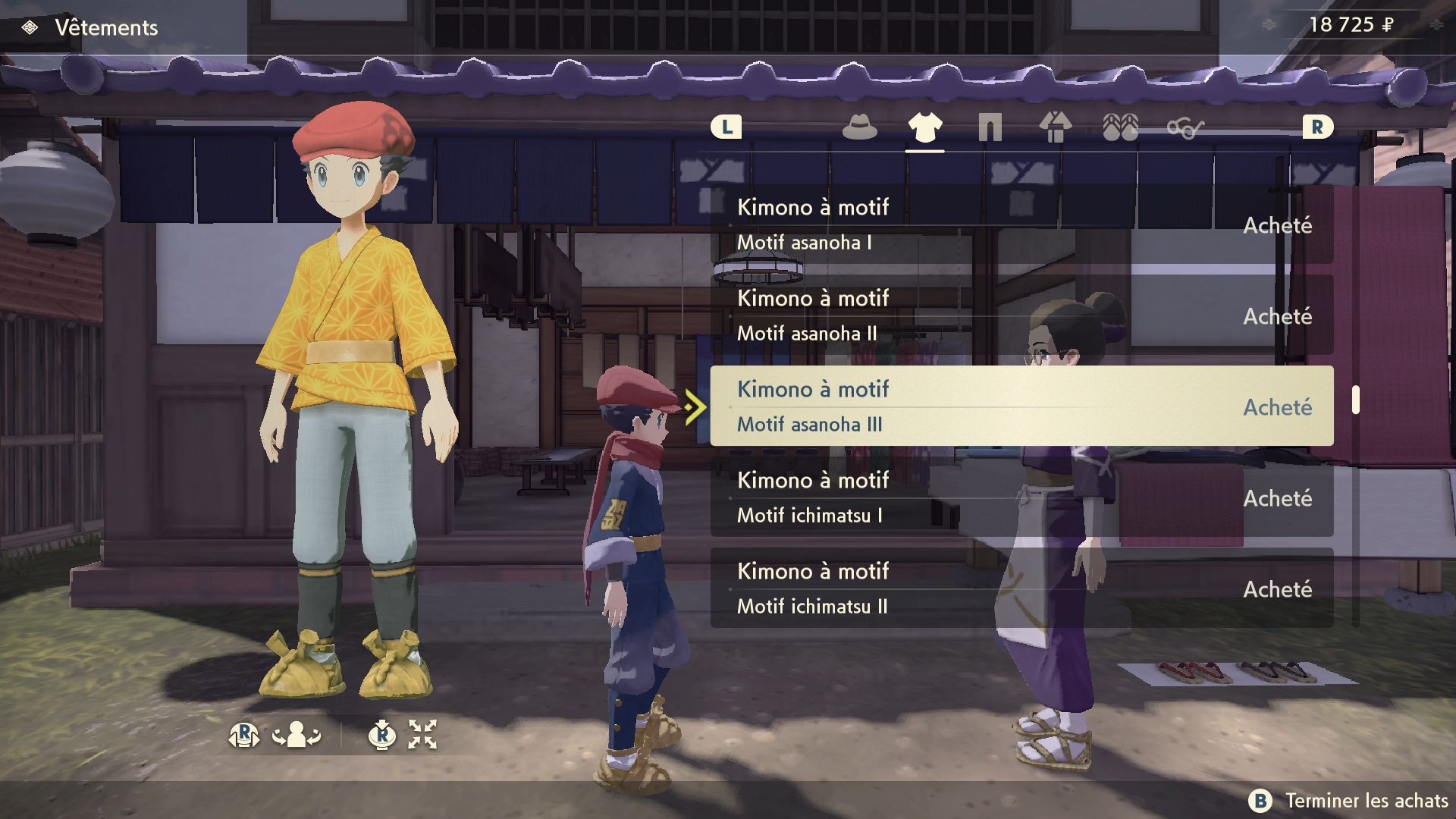Viewport: 1456px width, 819px height.
Task: Select the Motif ichimatsu I kimono
Action: [1021, 497]
